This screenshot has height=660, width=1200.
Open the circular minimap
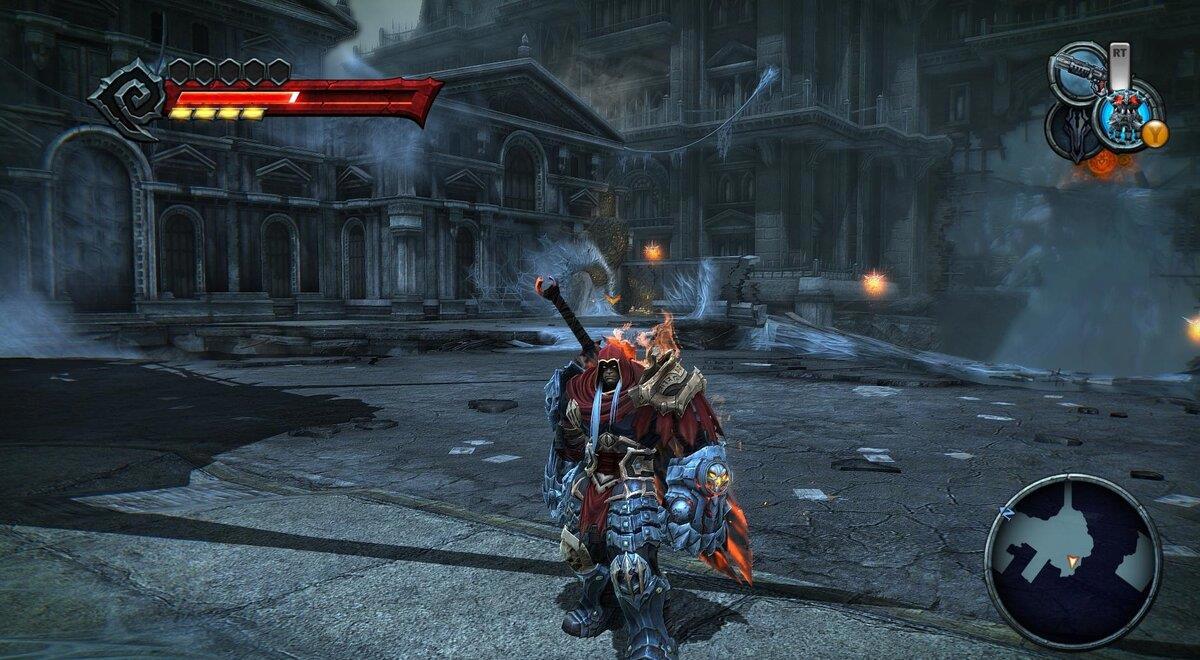pyautogui.click(x=1072, y=561)
